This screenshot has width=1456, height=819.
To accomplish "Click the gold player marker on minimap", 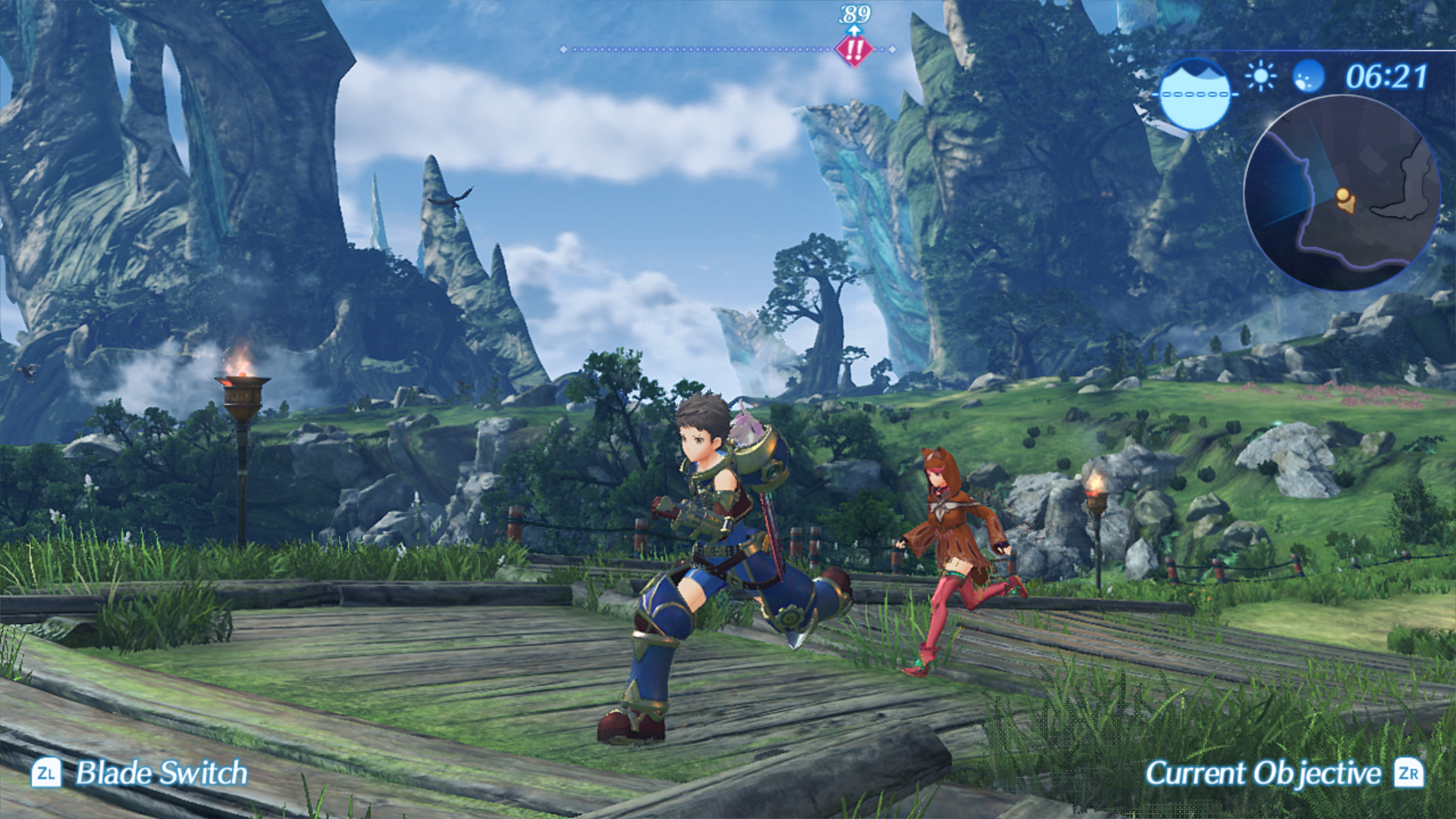I will point(1345,200).
